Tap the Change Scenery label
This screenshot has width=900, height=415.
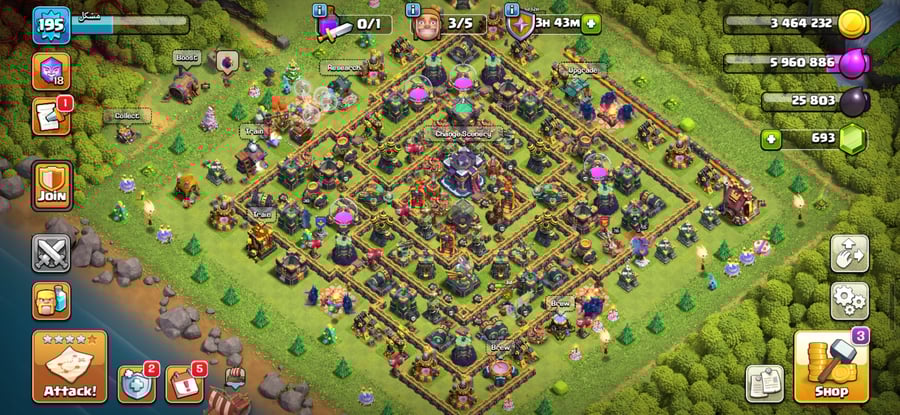(463, 133)
